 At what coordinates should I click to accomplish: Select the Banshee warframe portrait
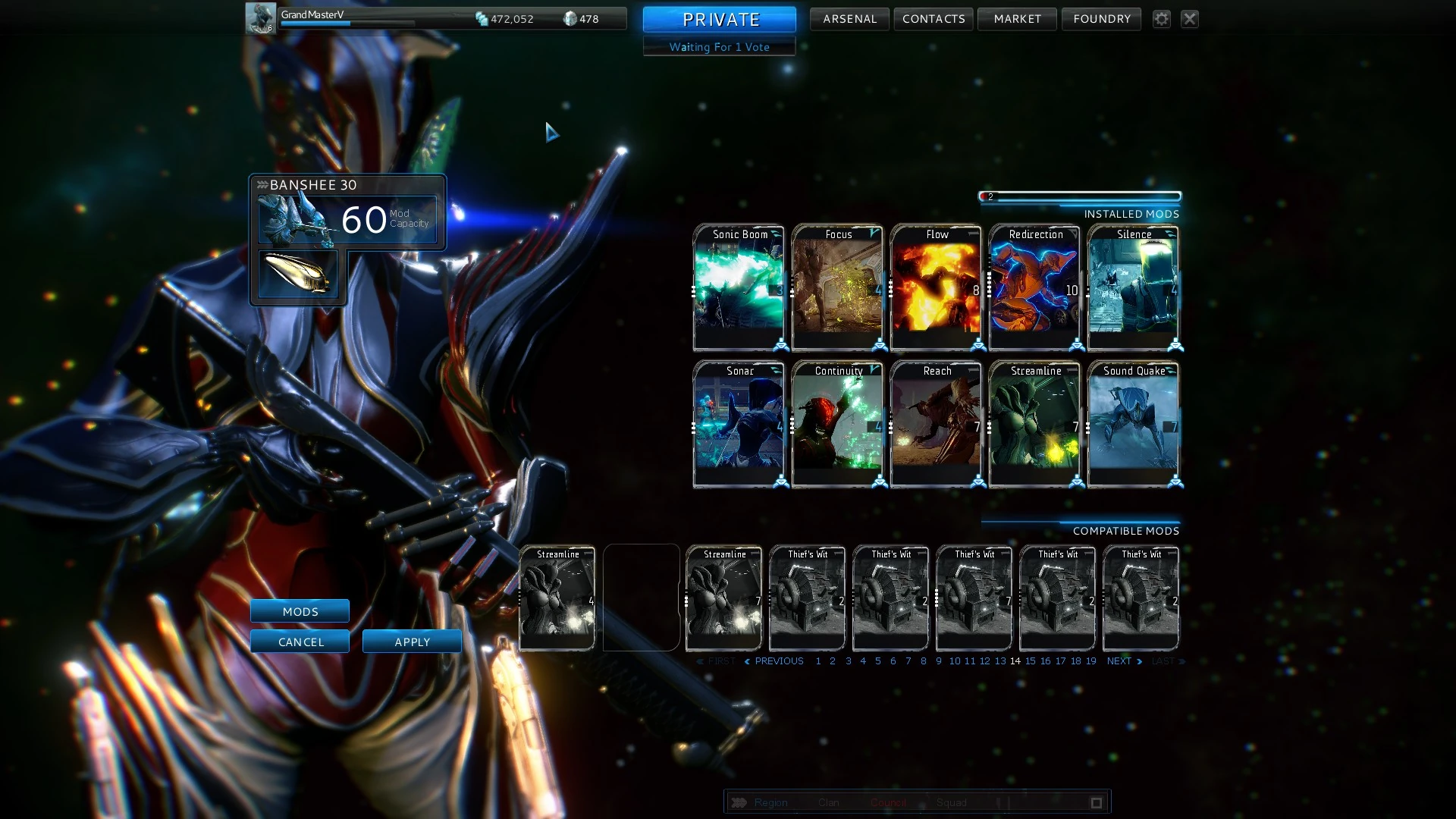(x=297, y=221)
